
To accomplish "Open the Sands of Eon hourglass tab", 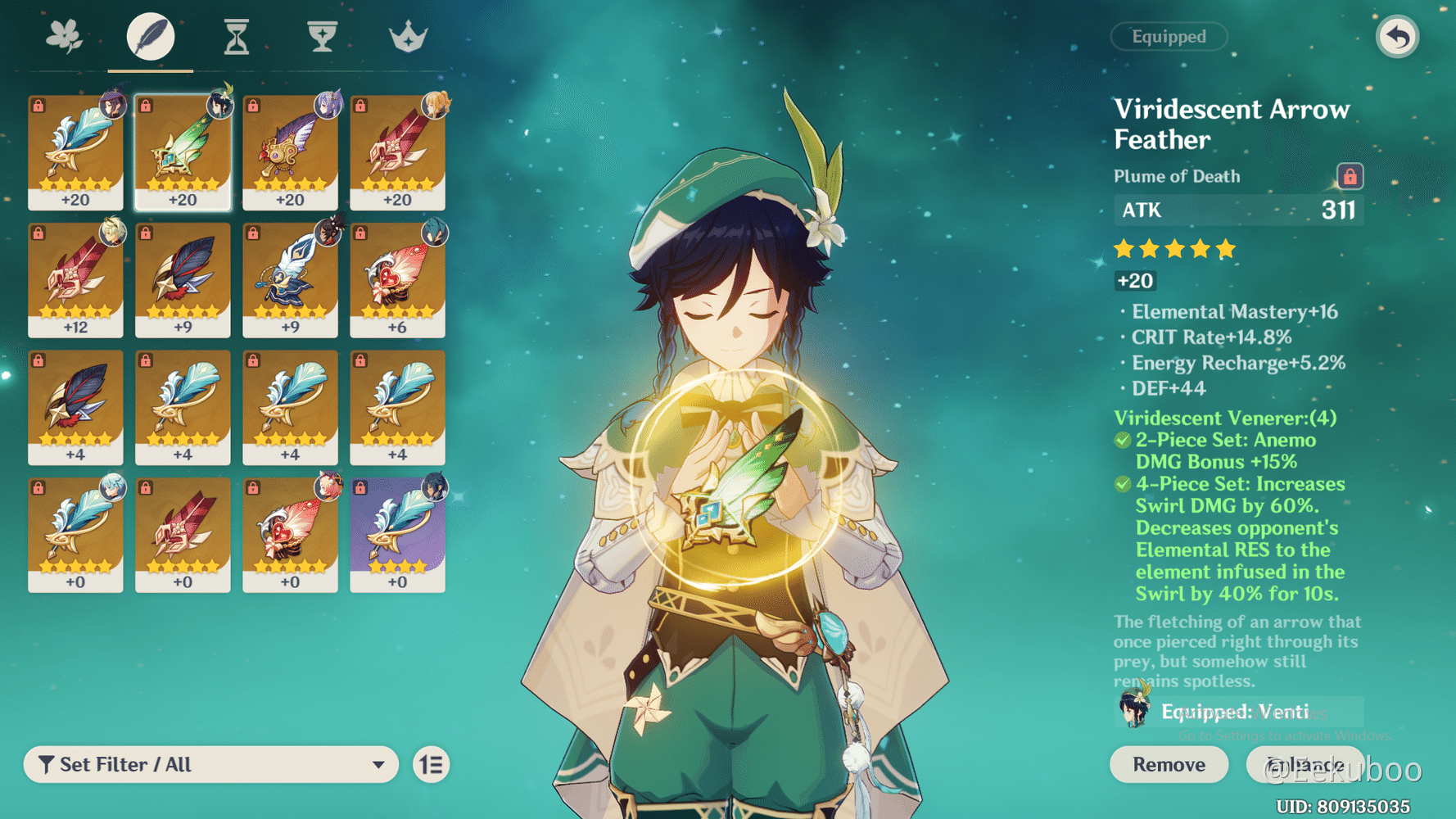I will point(236,36).
